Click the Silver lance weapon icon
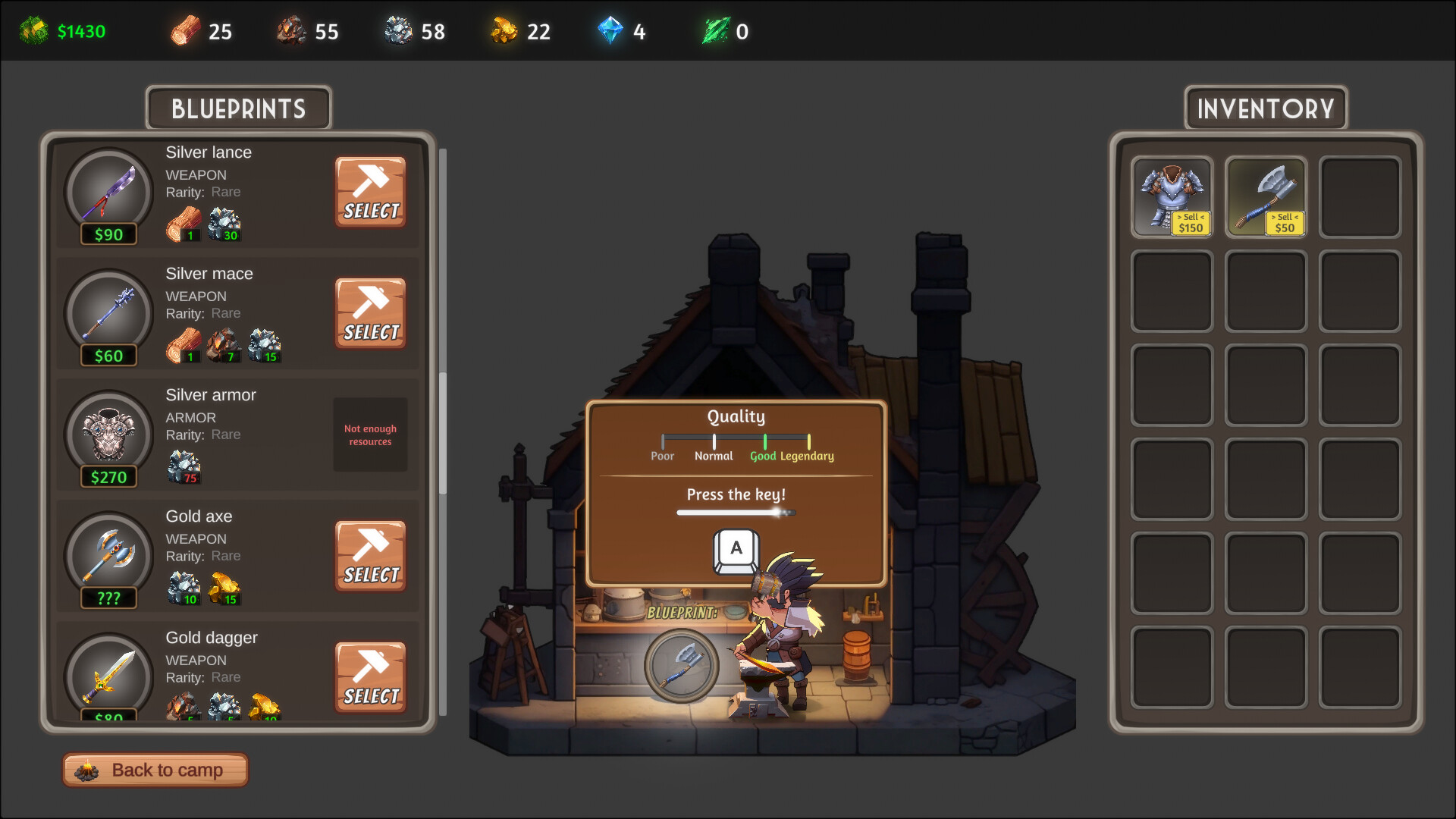This screenshot has height=819, width=1456. pyautogui.click(x=109, y=190)
